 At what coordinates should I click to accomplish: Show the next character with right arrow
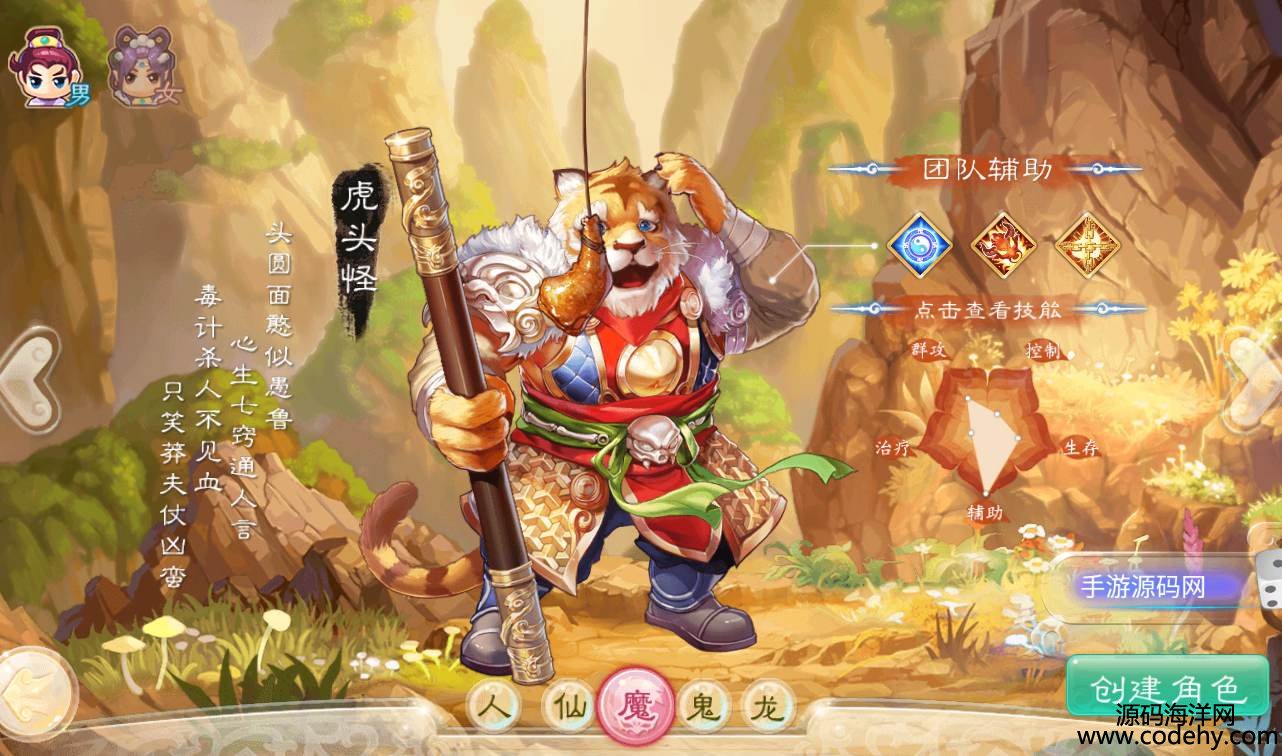click(x=1256, y=371)
